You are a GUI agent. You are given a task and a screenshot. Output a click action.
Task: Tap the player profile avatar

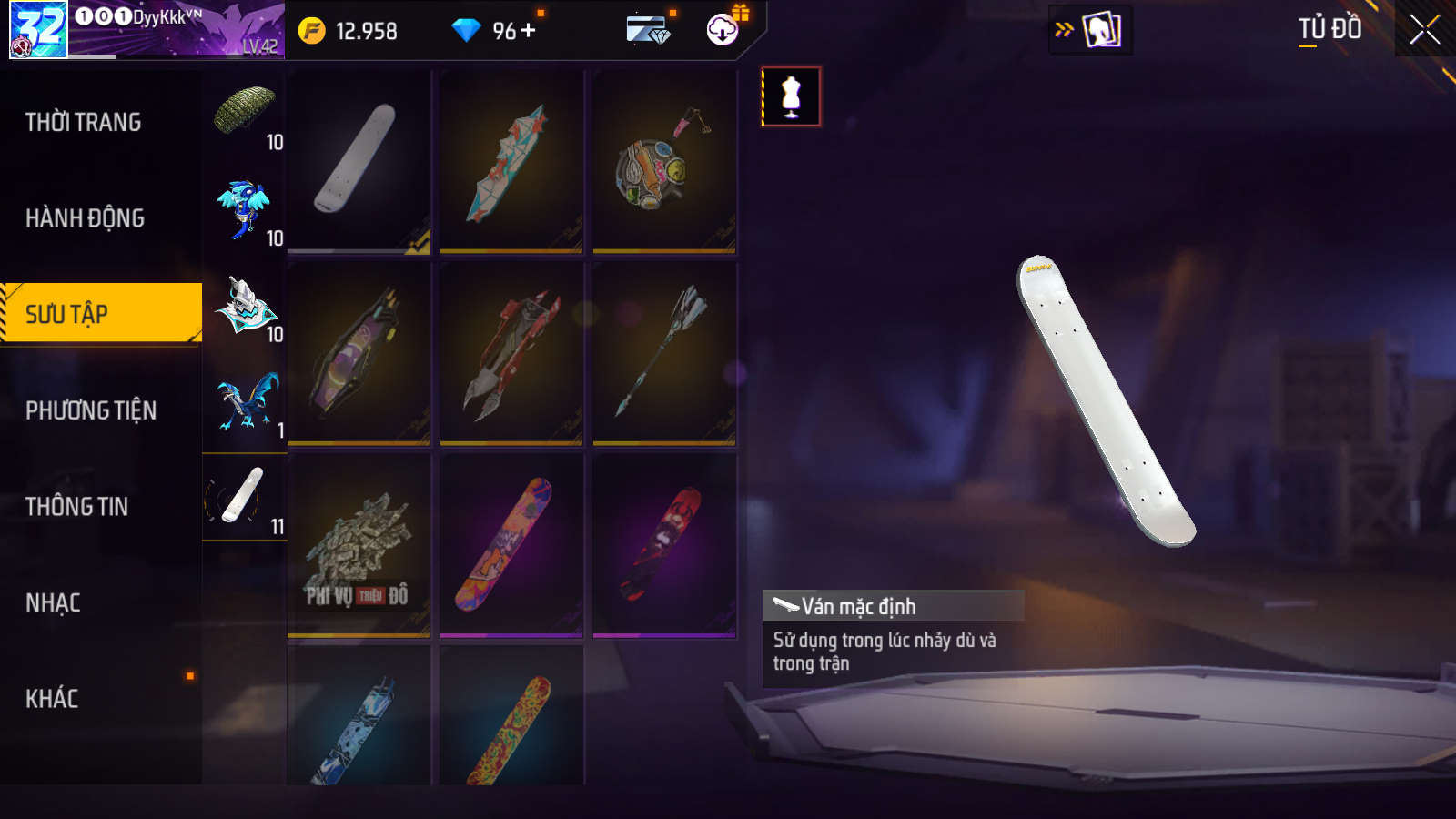click(38, 29)
